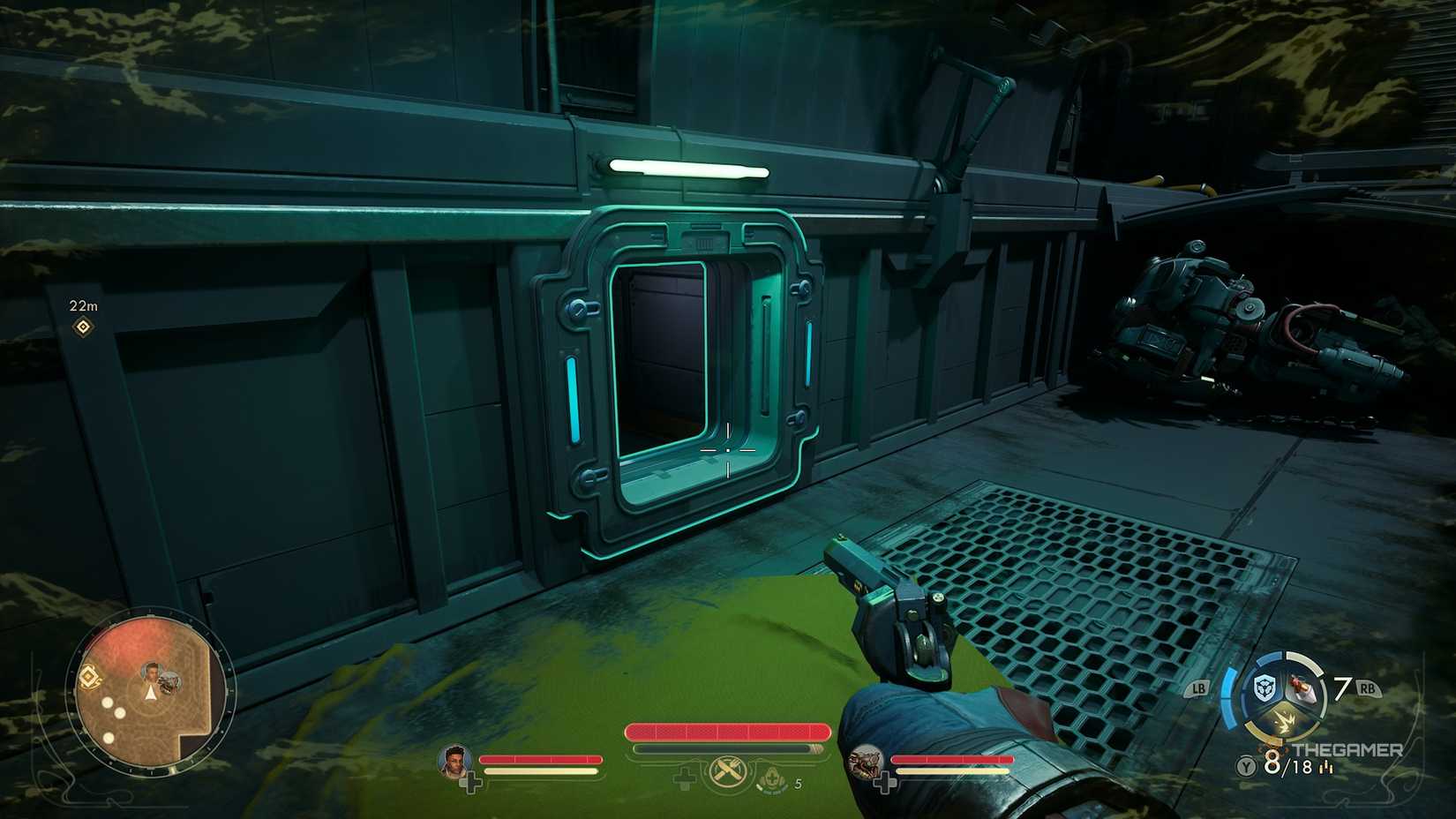The height and width of the screenshot is (819, 1456).
Task: Select the creature companion portrait on the right
Action: pos(867,762)
